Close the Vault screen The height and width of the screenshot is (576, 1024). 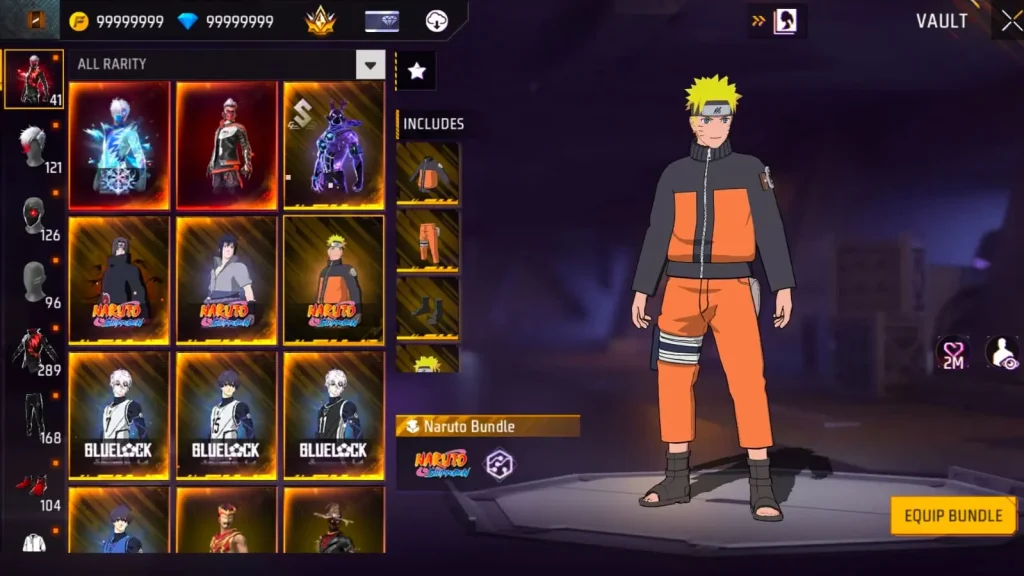(x=1007, y=21)
